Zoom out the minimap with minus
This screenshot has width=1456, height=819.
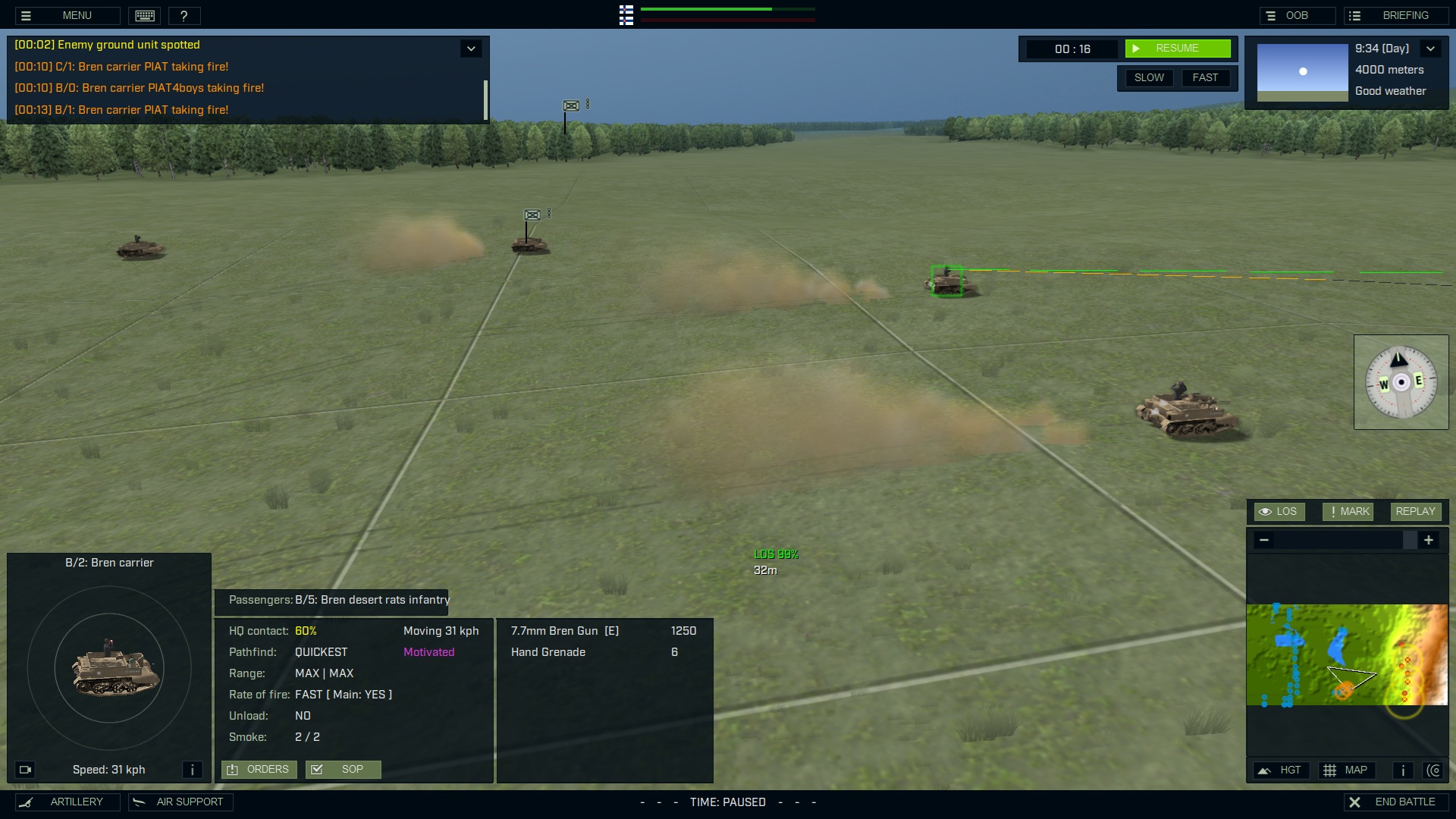point(1264,540)
